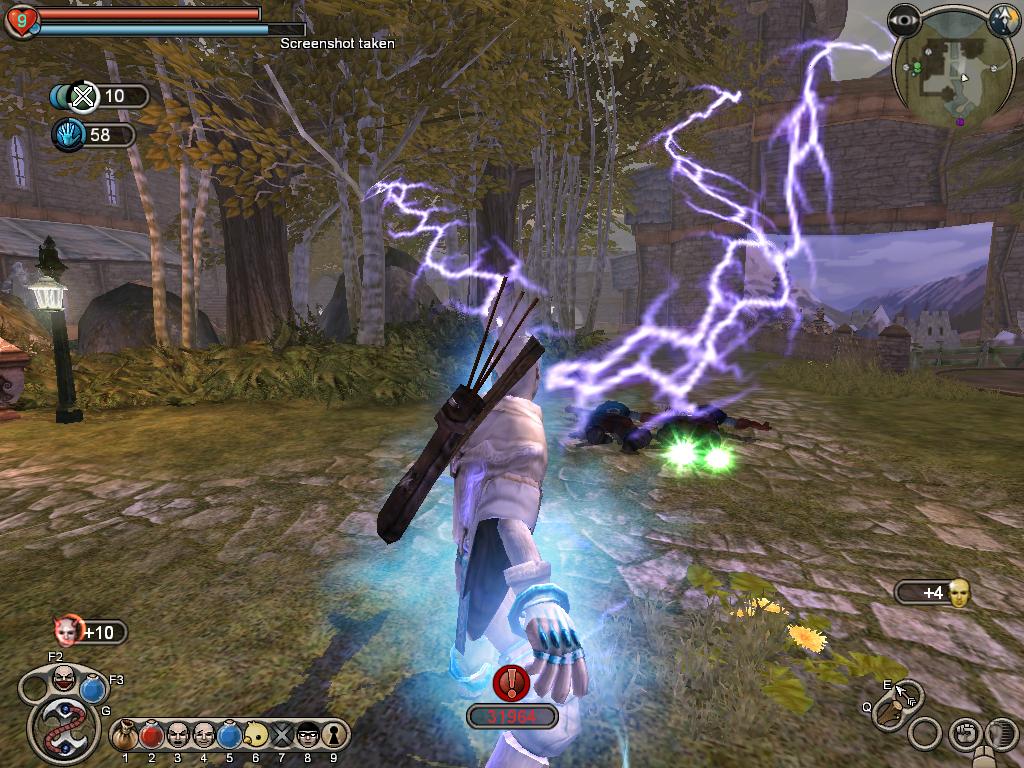Image resolution: width=1024 pixels, height=768 pixels.
Task: Choose the bald face expression in slot 3
Action: pyautogui.click(x=178, y=736)
